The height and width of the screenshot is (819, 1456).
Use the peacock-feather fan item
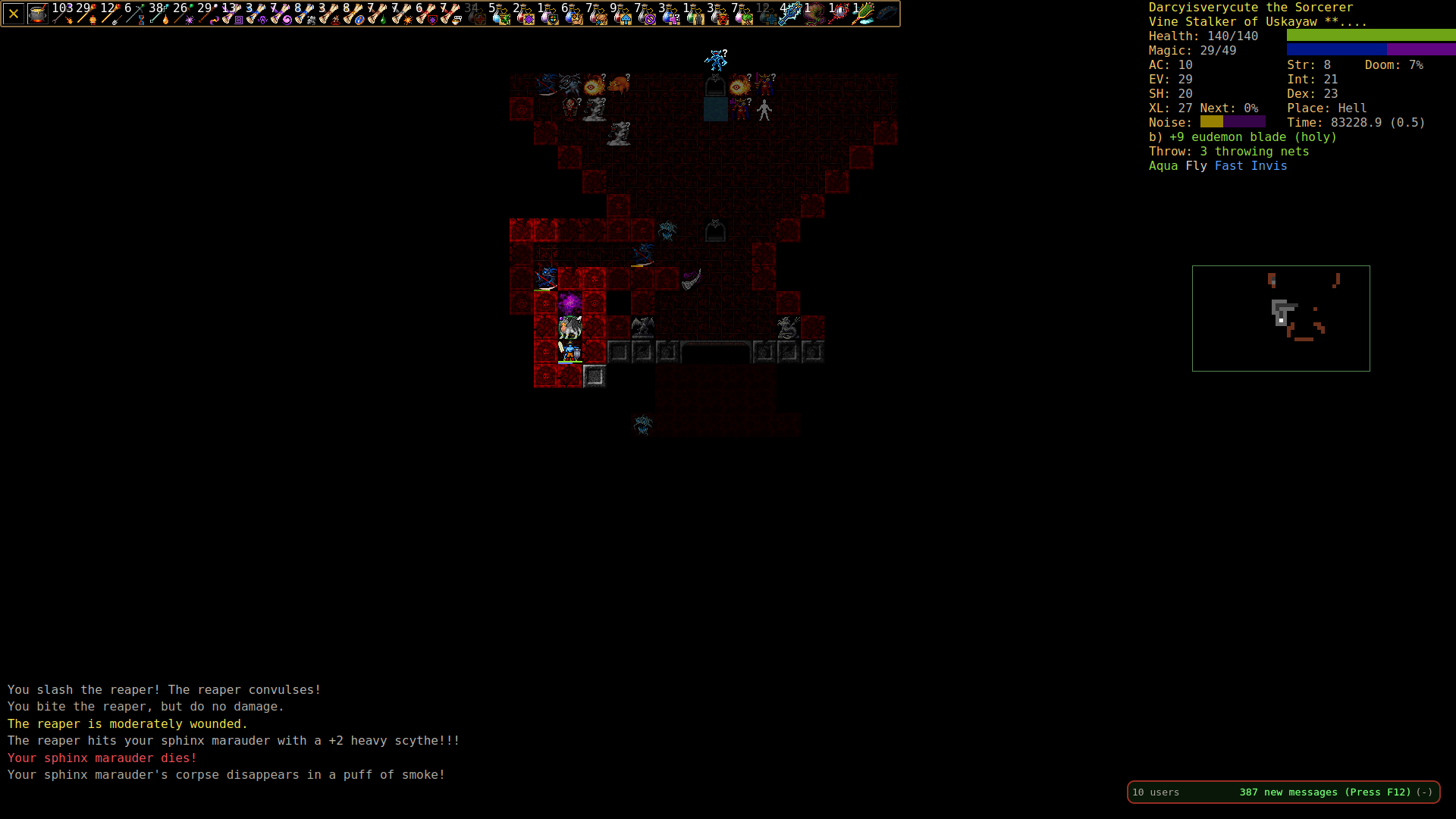pos(863,14)
